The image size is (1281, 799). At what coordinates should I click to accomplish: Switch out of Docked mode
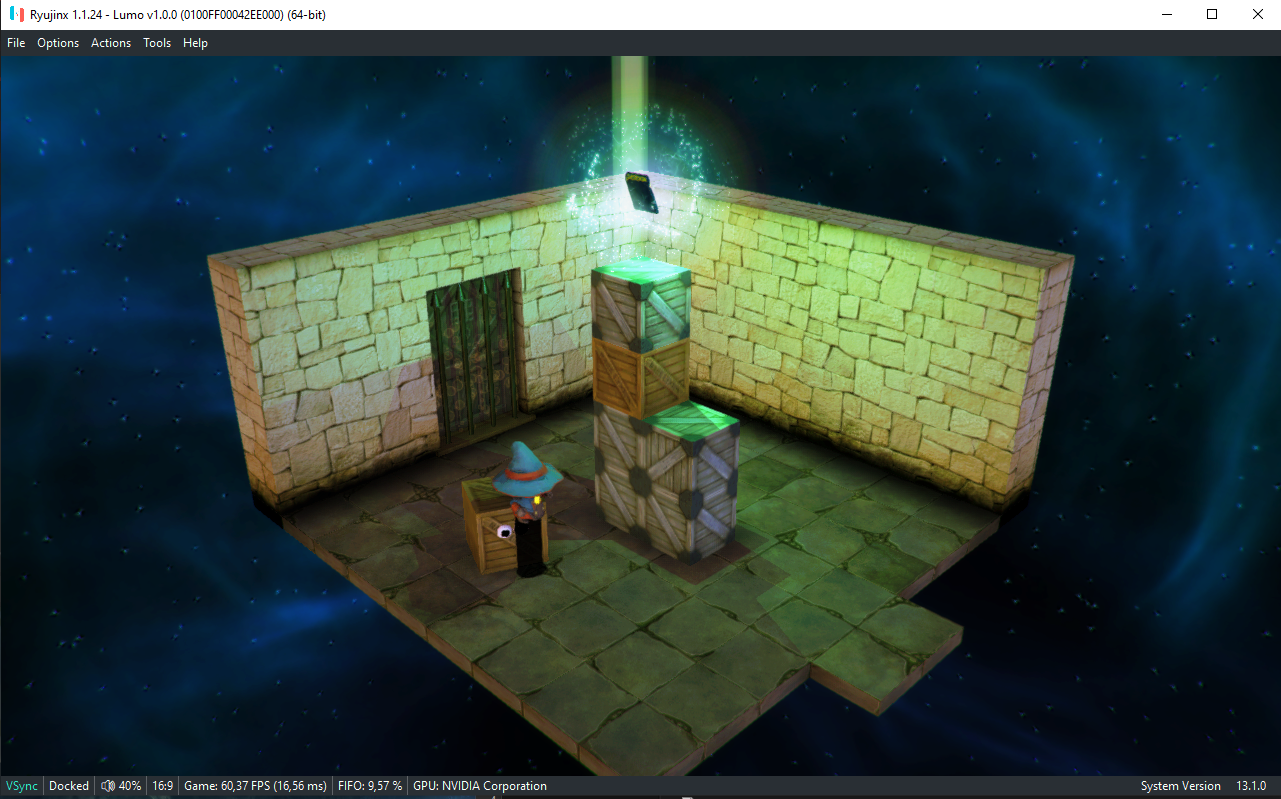click(68, 786)
